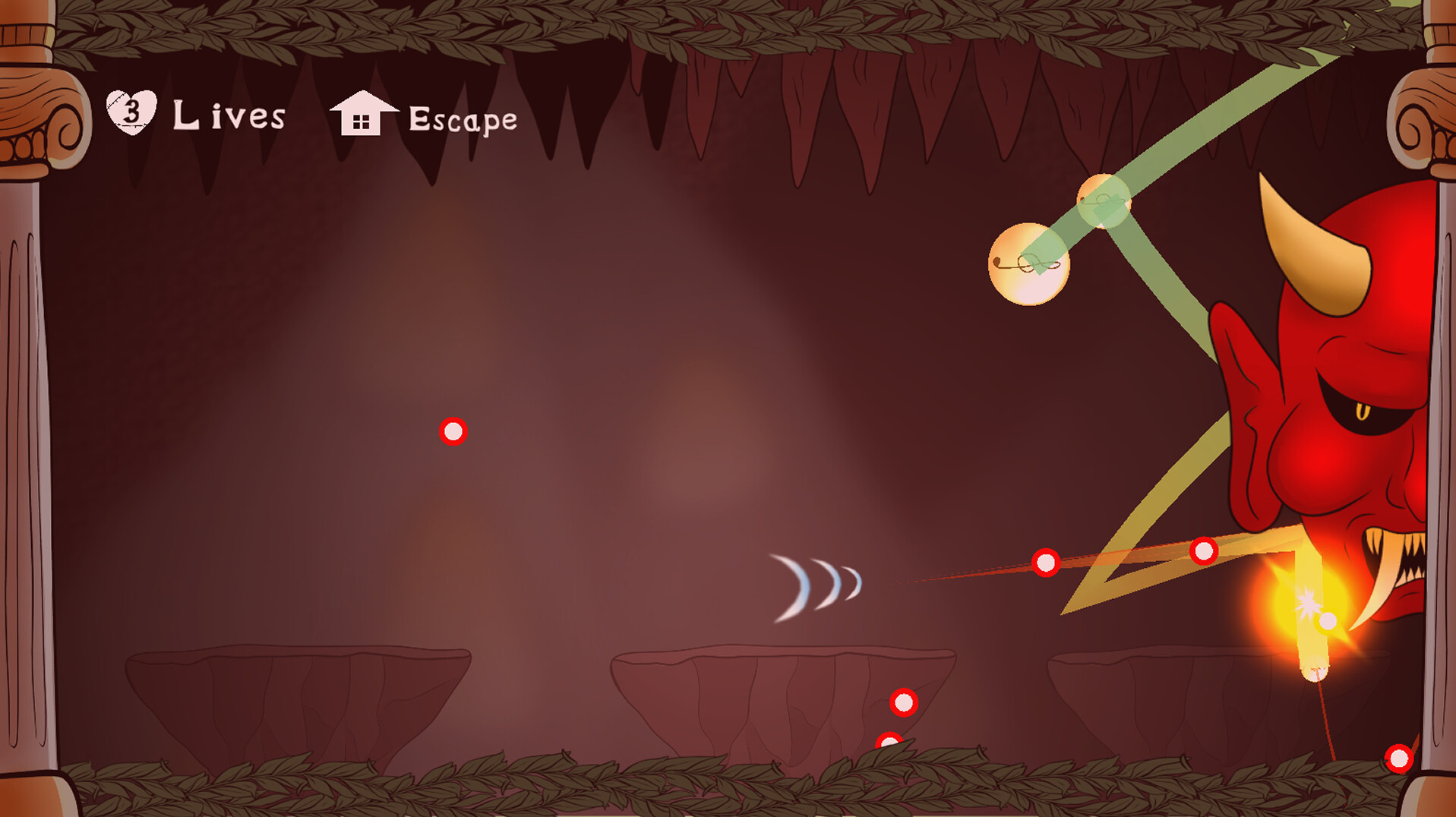Click the Lives text label
This screenshot has width=1456, height=817.
pos(228,115)
